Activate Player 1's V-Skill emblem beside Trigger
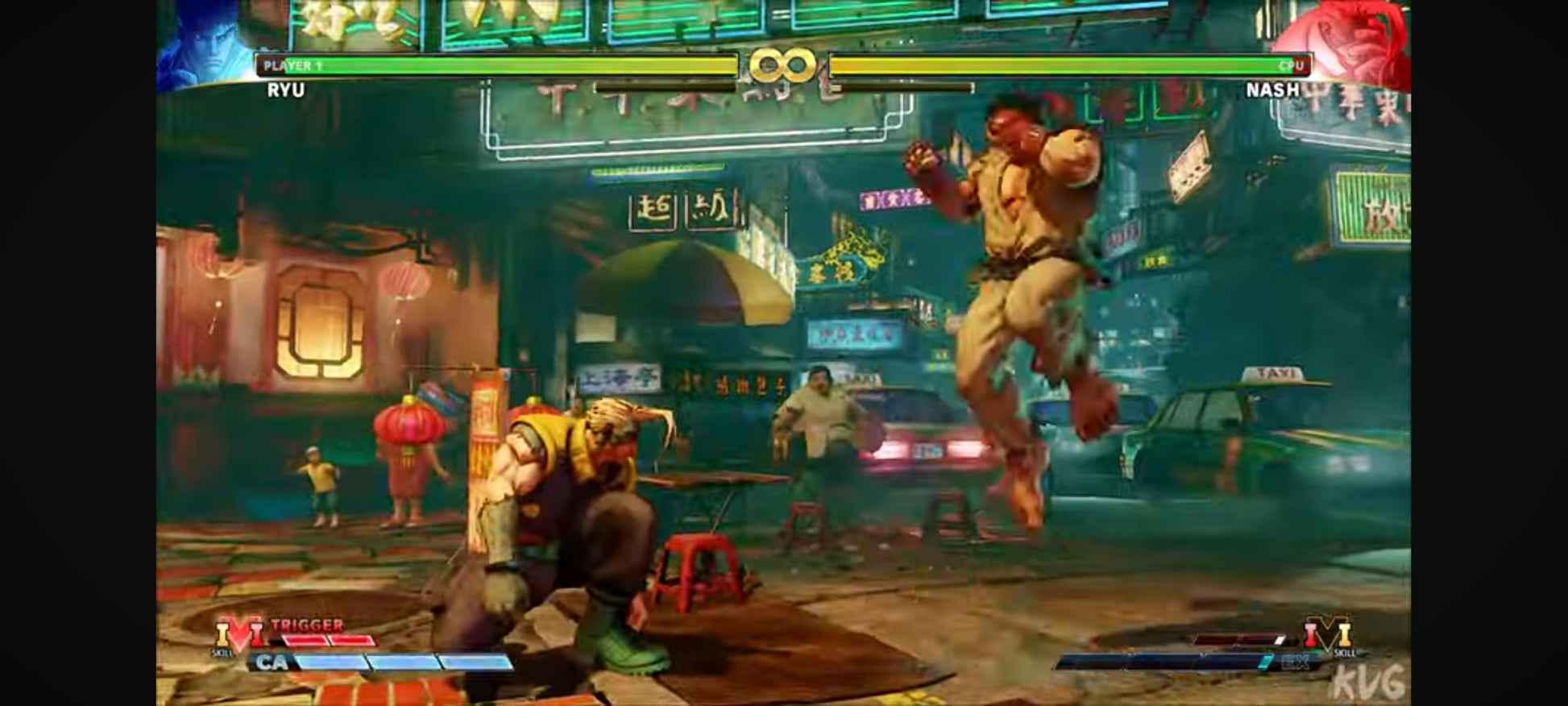1568x706 pixels. [239, 633]
